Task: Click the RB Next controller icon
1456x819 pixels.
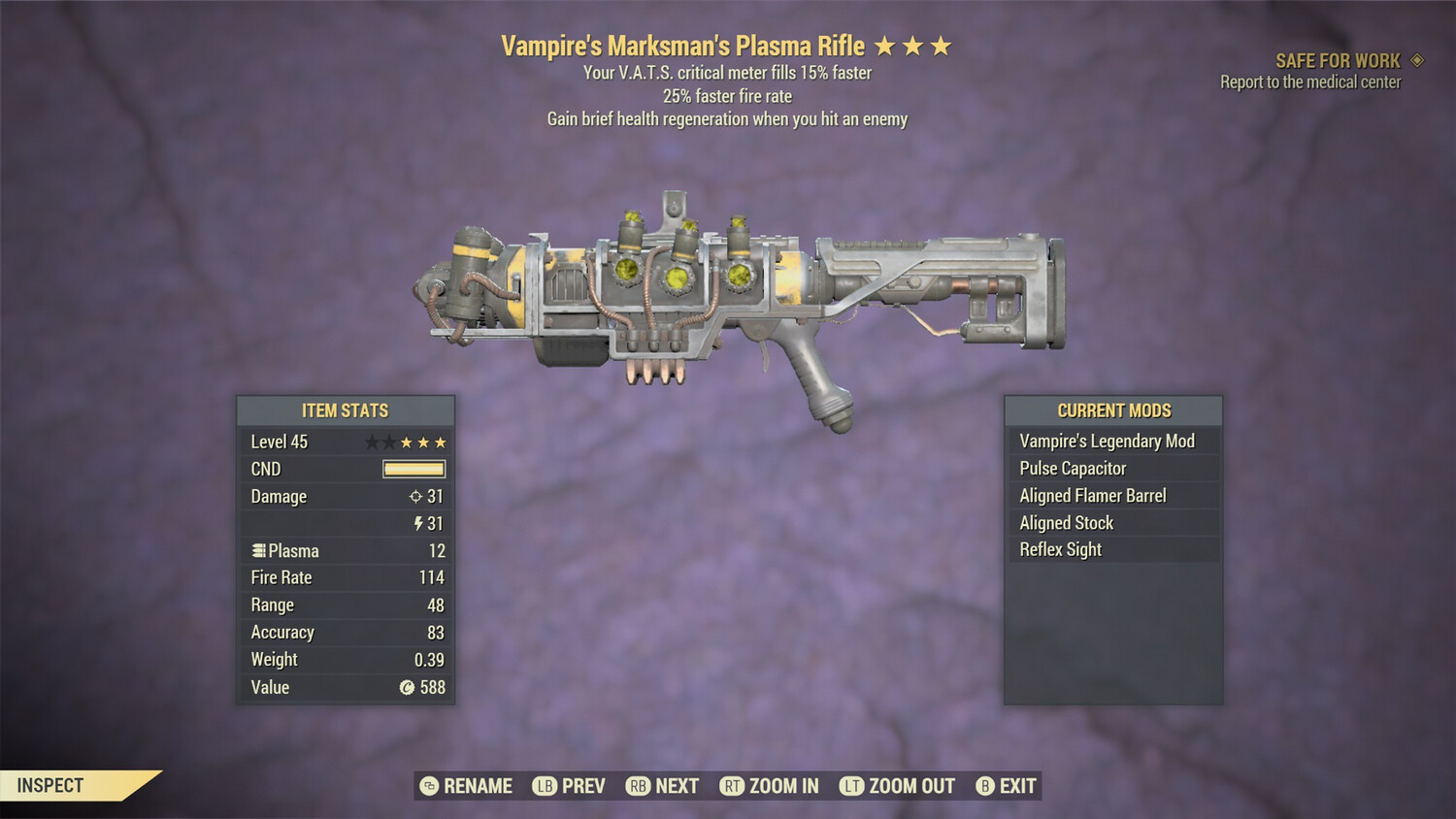Action: click(637, 787)
